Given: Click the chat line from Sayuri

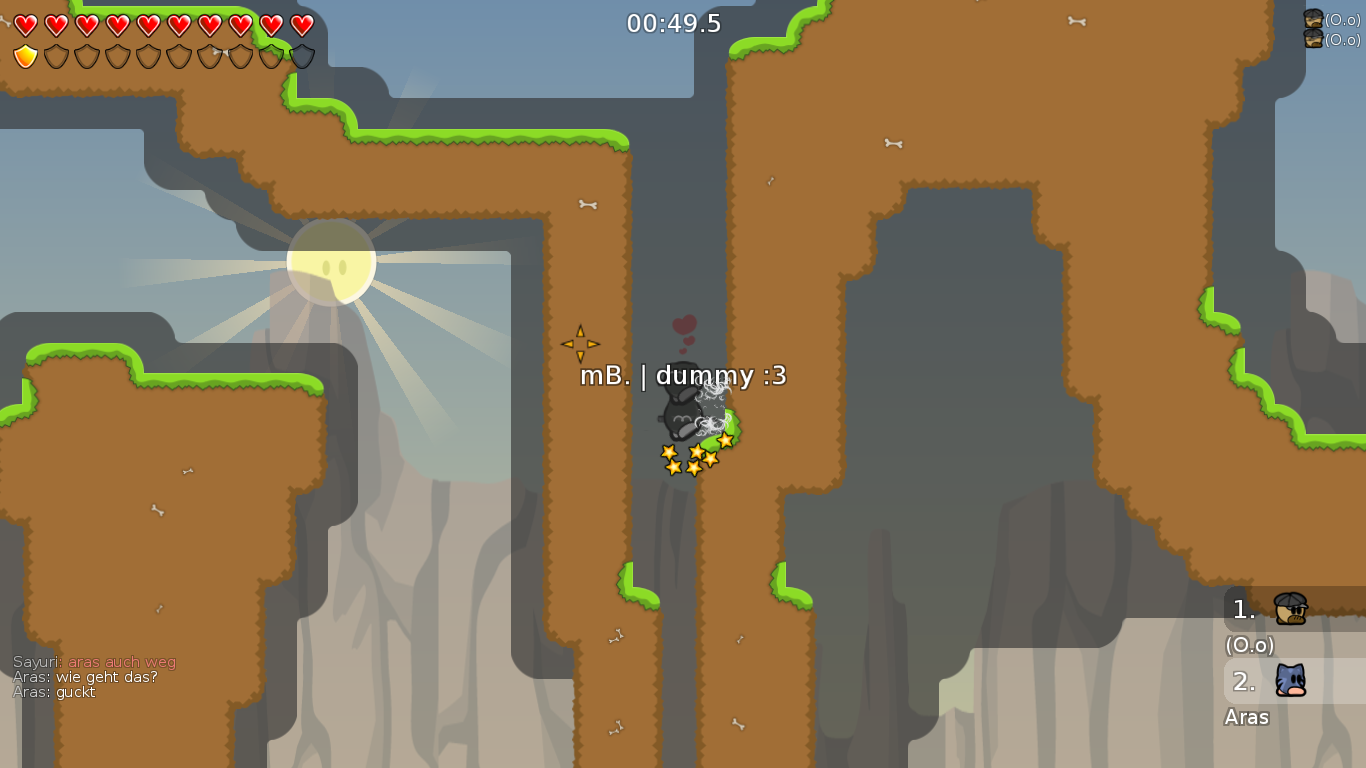Looking at the screenshot, I should 95,661.
